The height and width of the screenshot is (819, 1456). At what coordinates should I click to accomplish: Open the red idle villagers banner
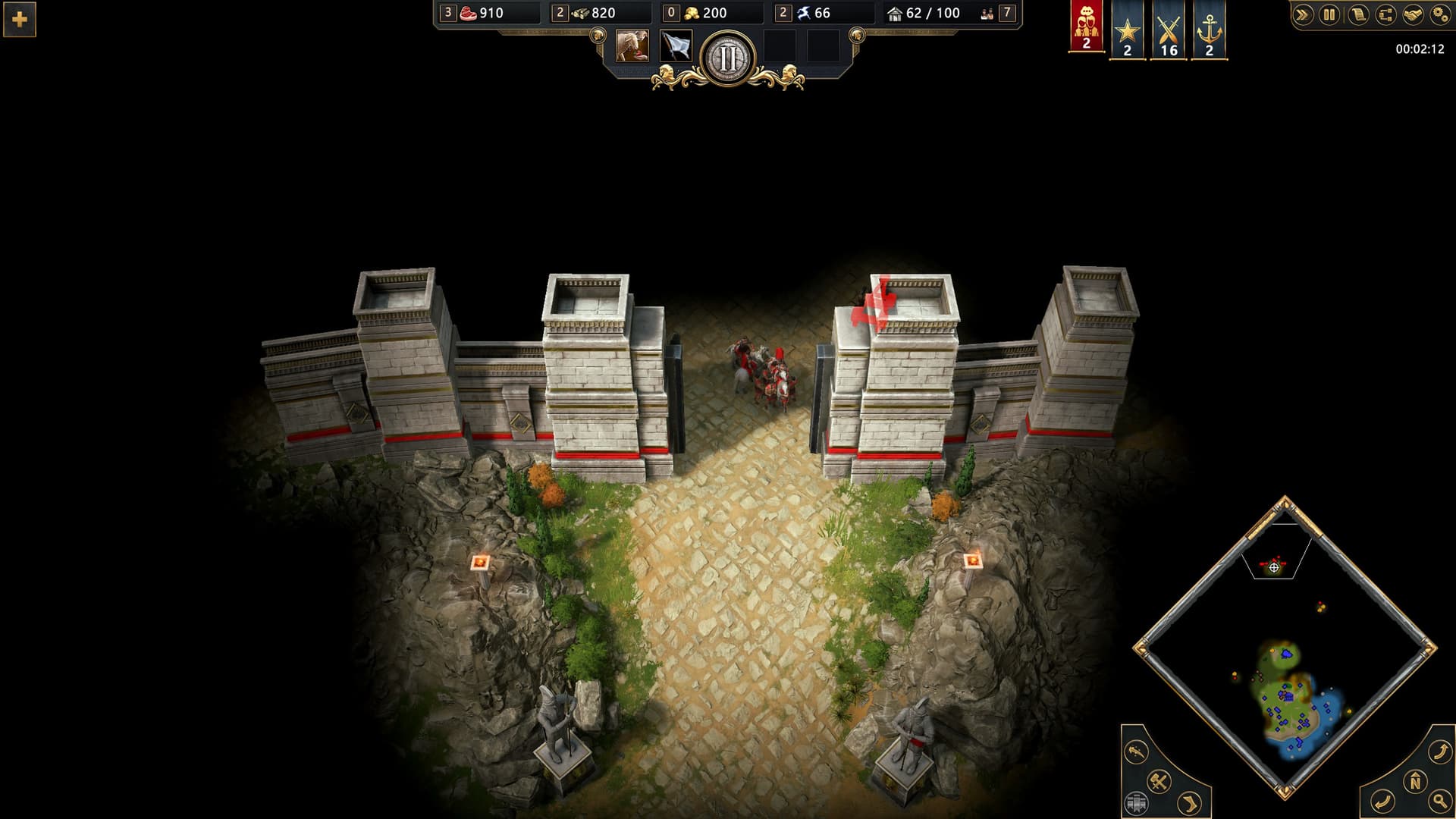[x=1086, y=27]
